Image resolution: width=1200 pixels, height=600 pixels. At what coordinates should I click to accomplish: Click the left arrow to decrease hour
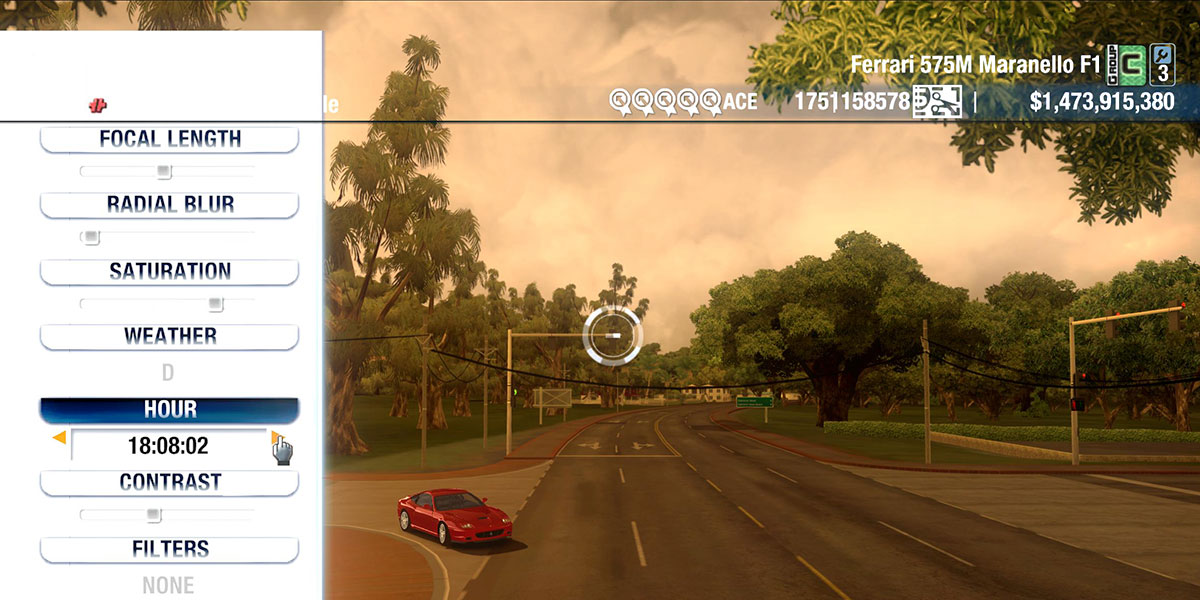click(60, 438)
